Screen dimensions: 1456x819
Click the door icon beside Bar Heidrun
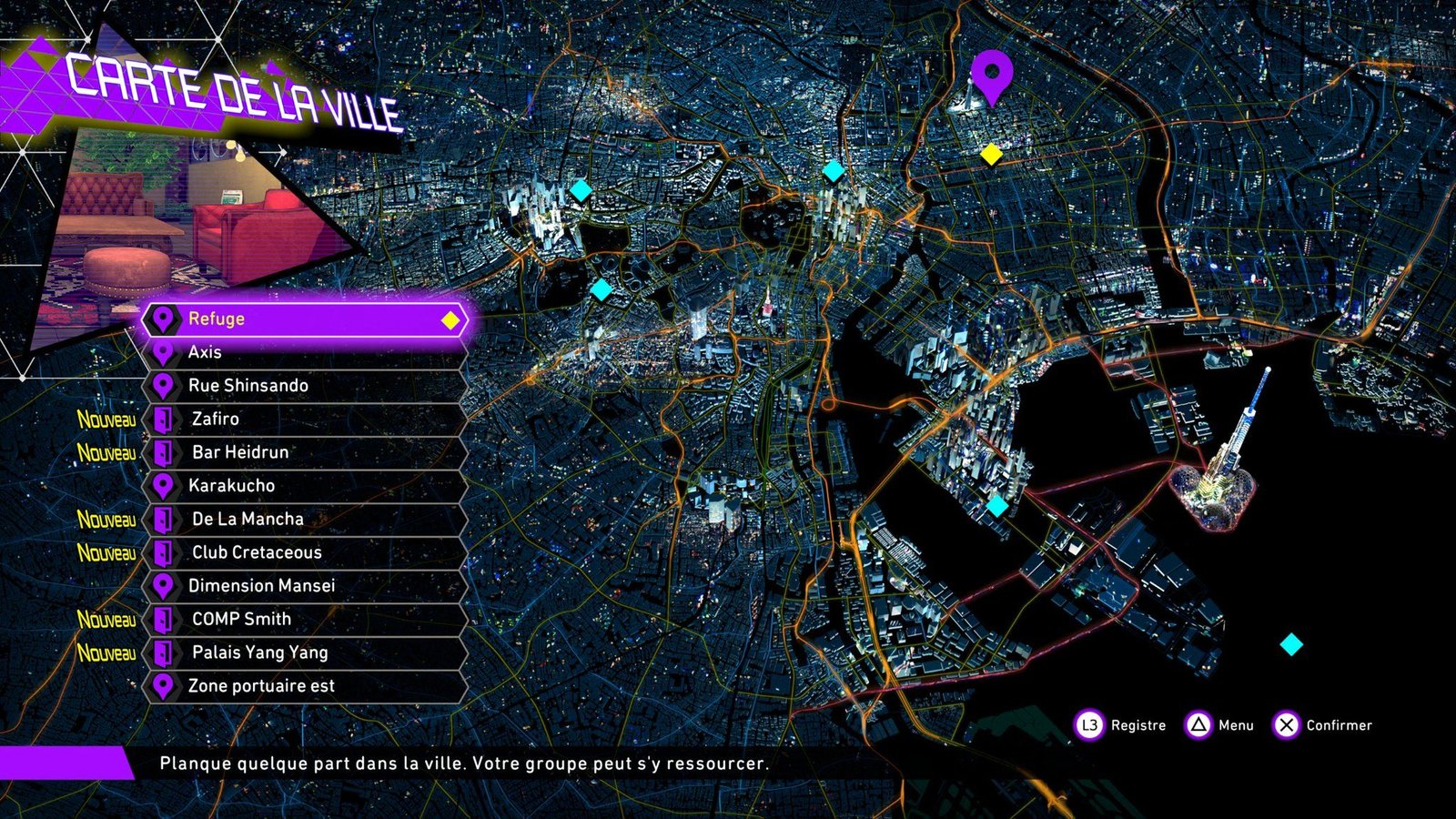165,452
